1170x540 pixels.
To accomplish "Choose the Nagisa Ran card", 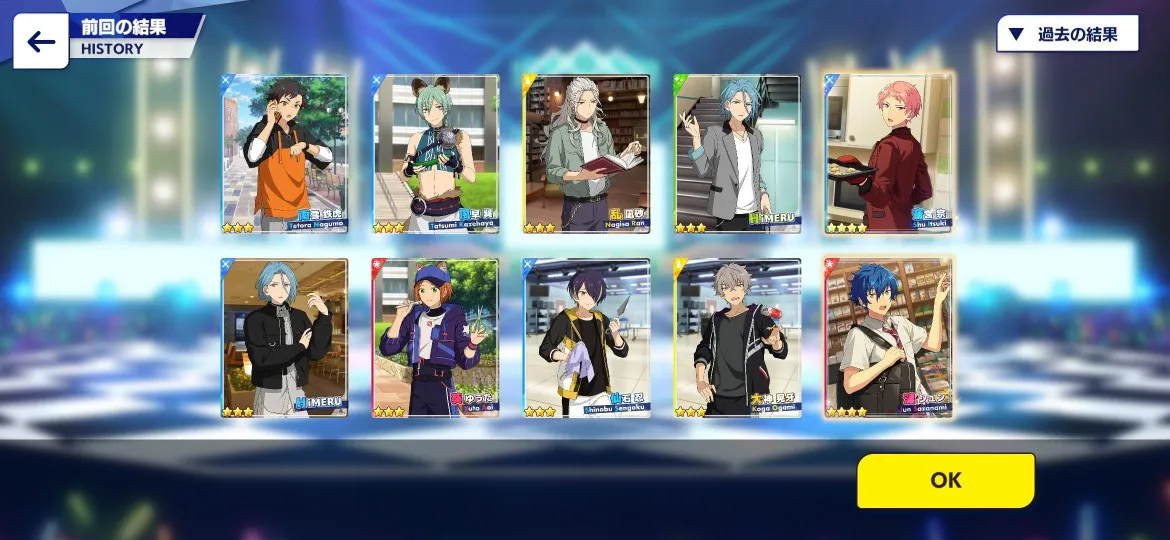I will [586, 153].
